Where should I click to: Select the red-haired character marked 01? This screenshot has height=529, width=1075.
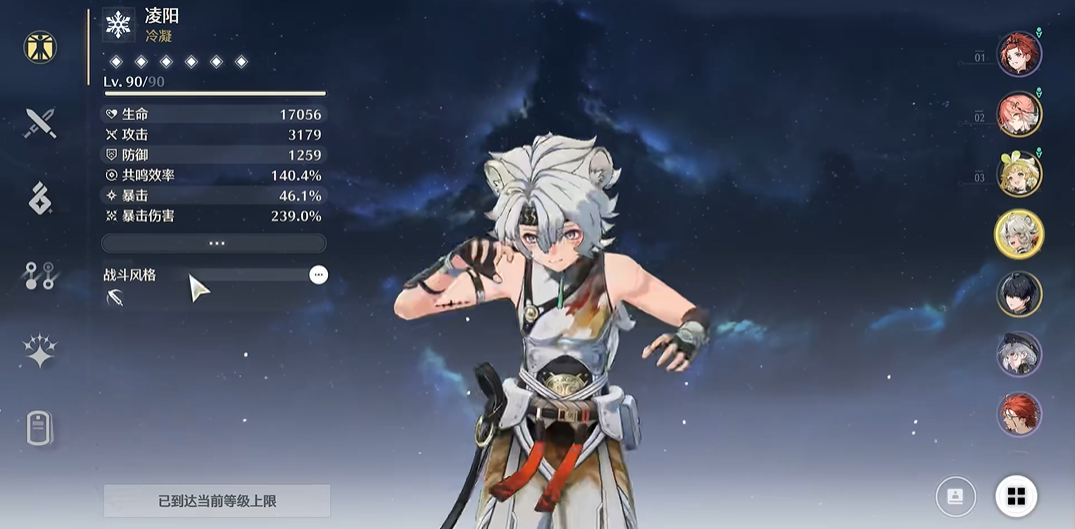1019,54
